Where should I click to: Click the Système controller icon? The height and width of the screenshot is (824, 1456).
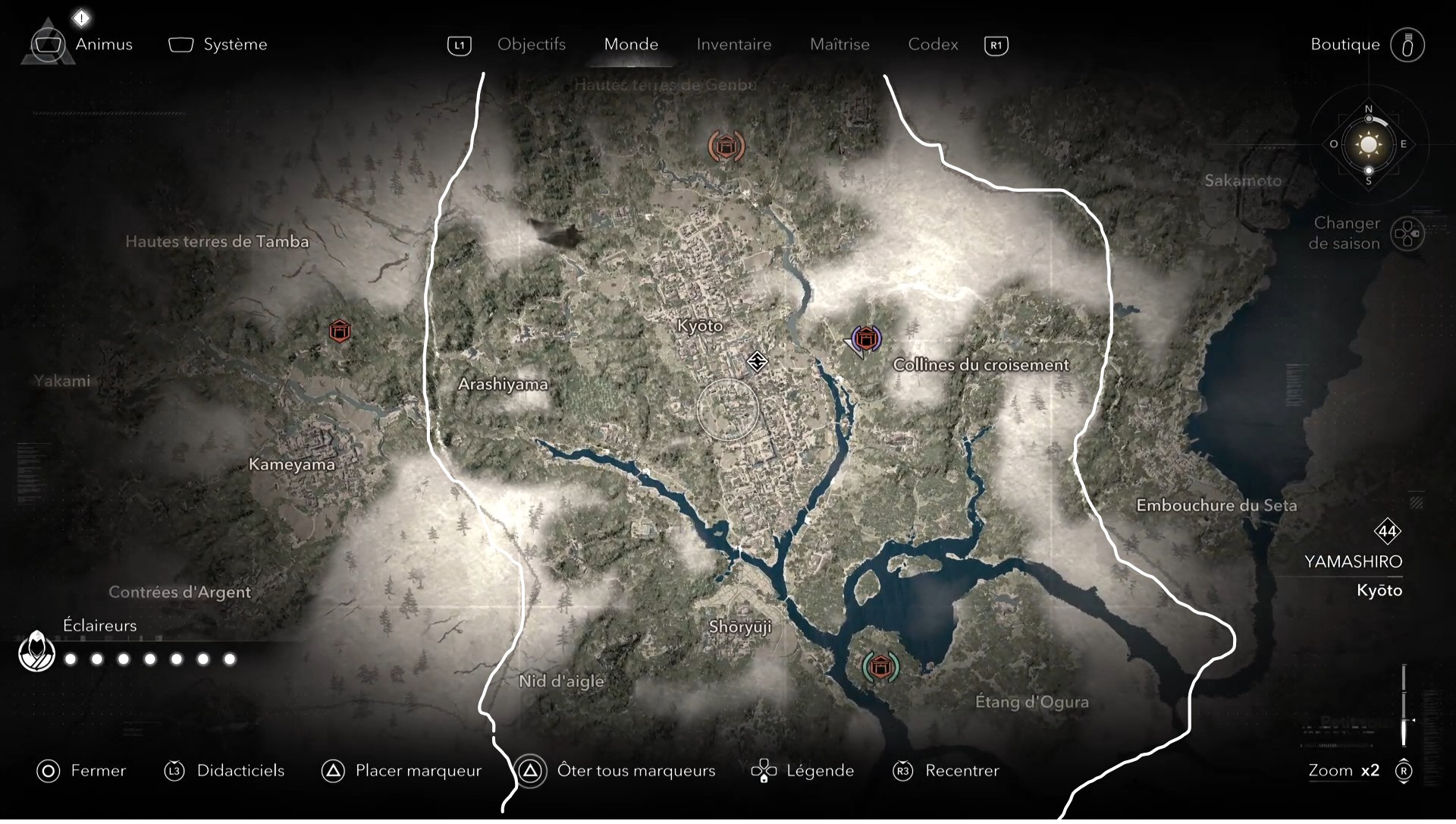pos(180,45)
